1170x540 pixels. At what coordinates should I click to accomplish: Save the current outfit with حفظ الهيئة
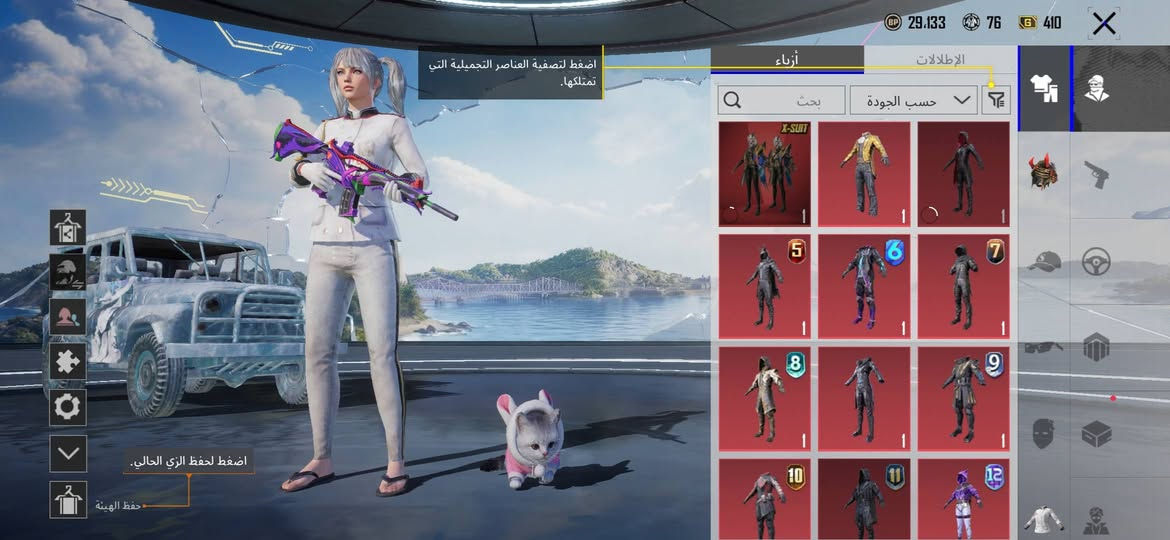tap(68, 499)
